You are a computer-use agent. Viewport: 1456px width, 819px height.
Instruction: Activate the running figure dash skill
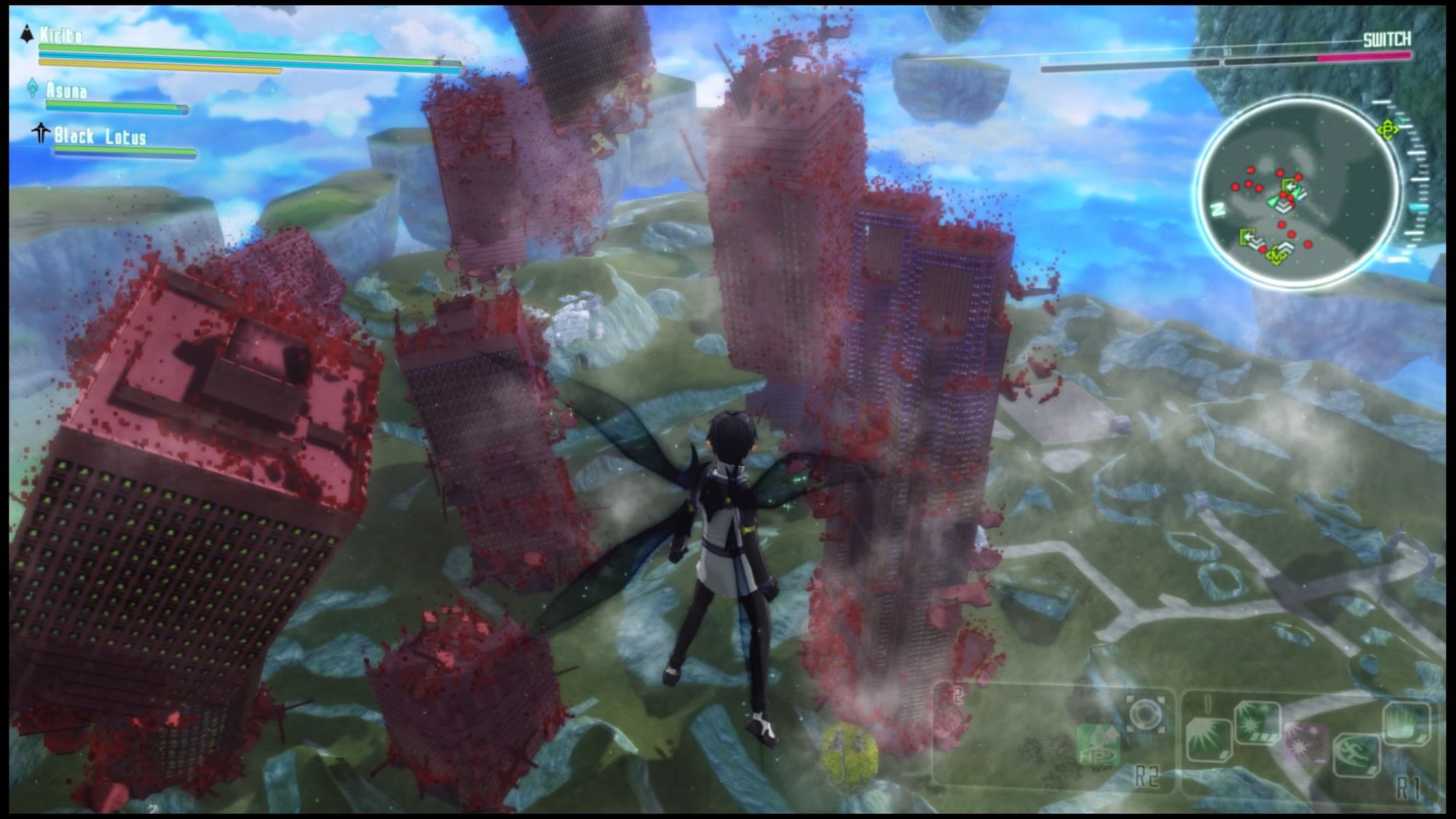coord(1356,754)
